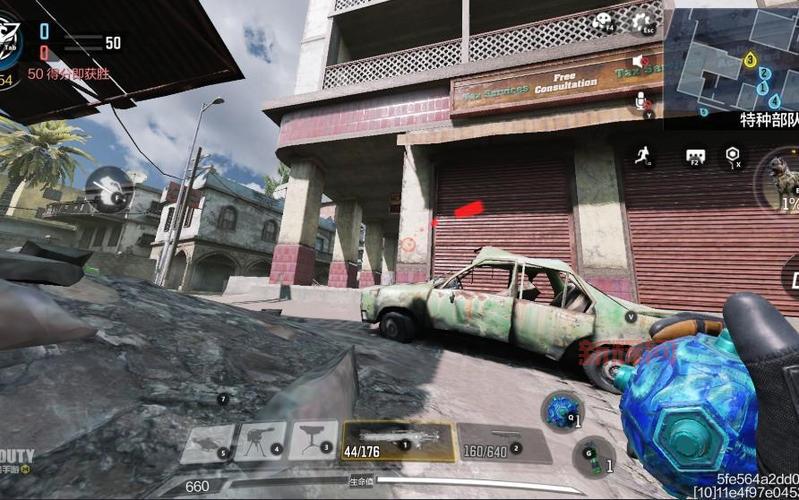Open the minimap
This screenshot has width=799, height=500.
pos(731,62)
